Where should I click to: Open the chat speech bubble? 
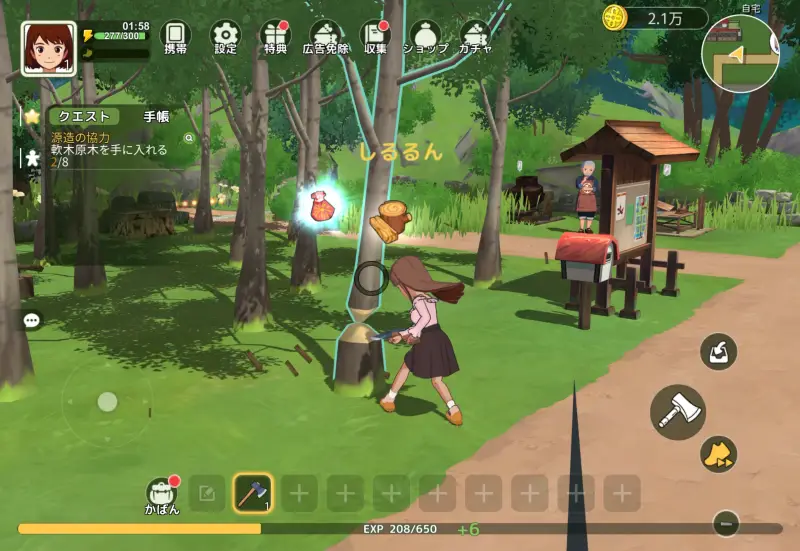tap(32, 321)
